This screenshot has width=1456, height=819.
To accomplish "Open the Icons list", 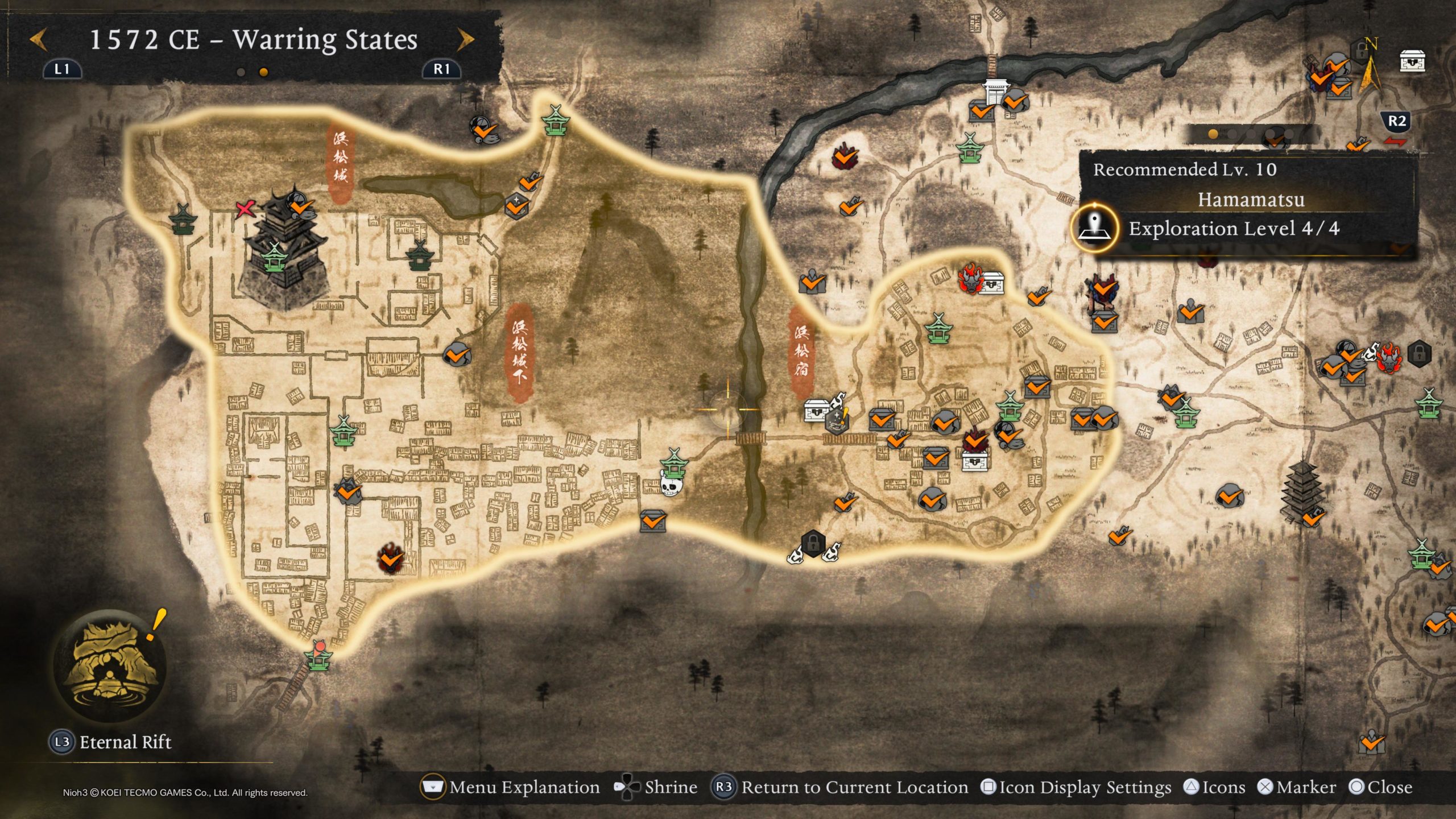I will (x=1214, y=787).
